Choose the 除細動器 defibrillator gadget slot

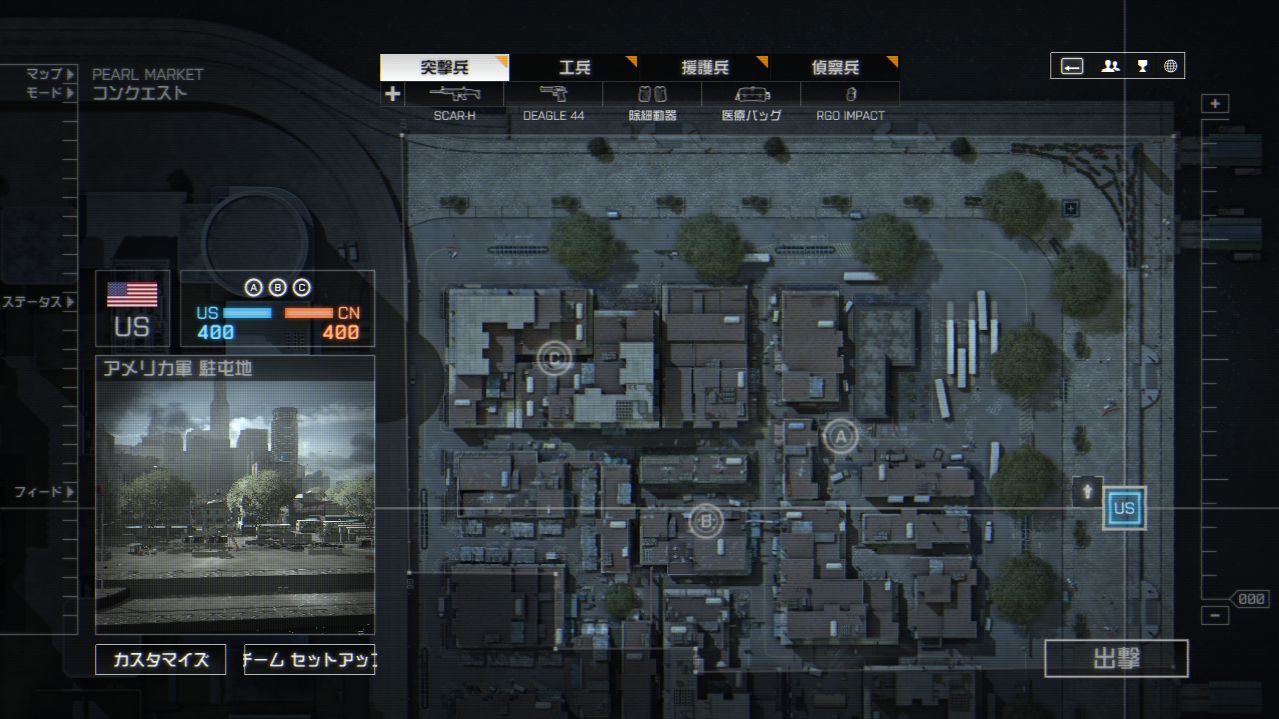click(652, 95)
